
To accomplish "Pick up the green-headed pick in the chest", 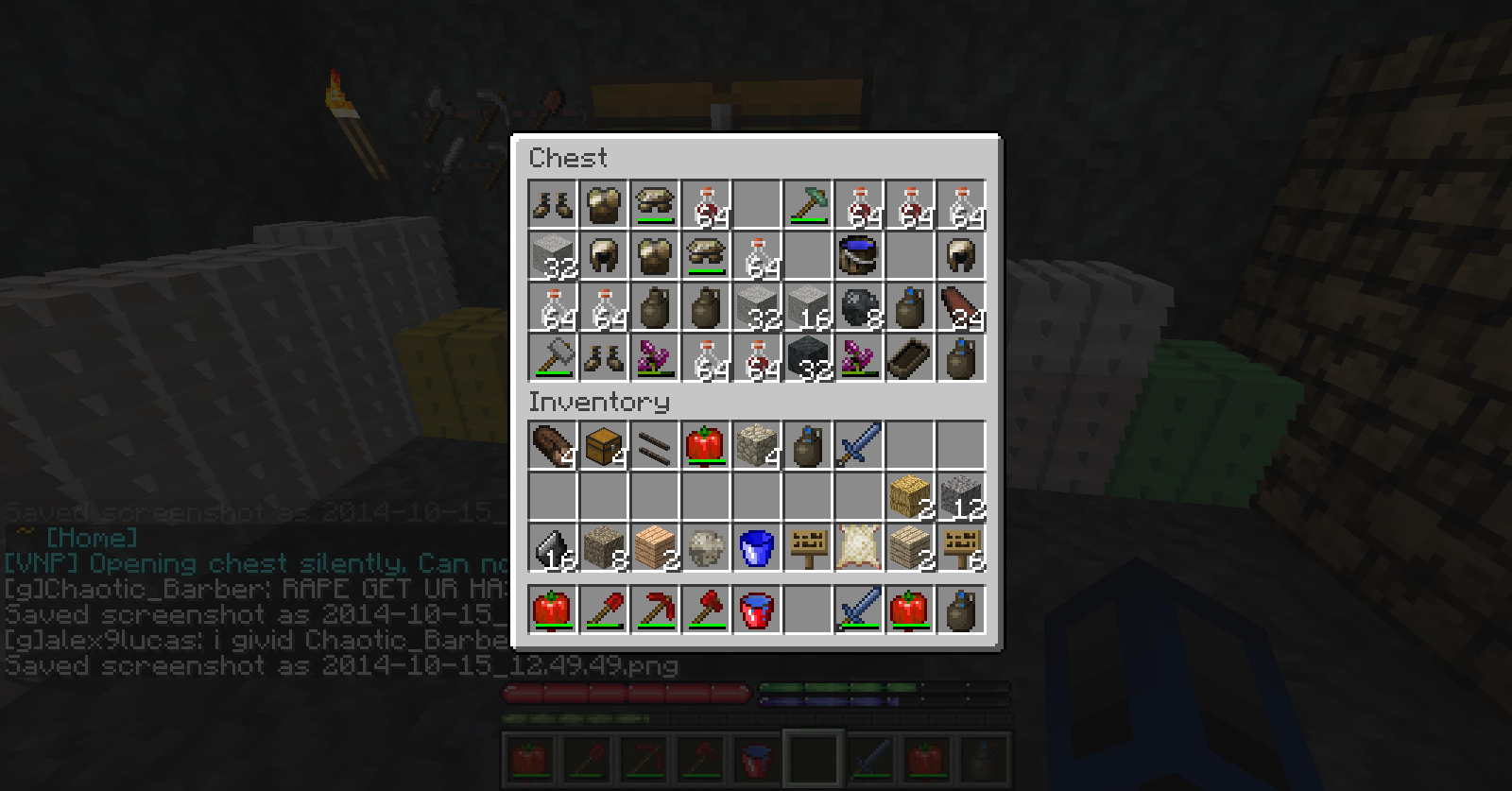I will point(808,205).
